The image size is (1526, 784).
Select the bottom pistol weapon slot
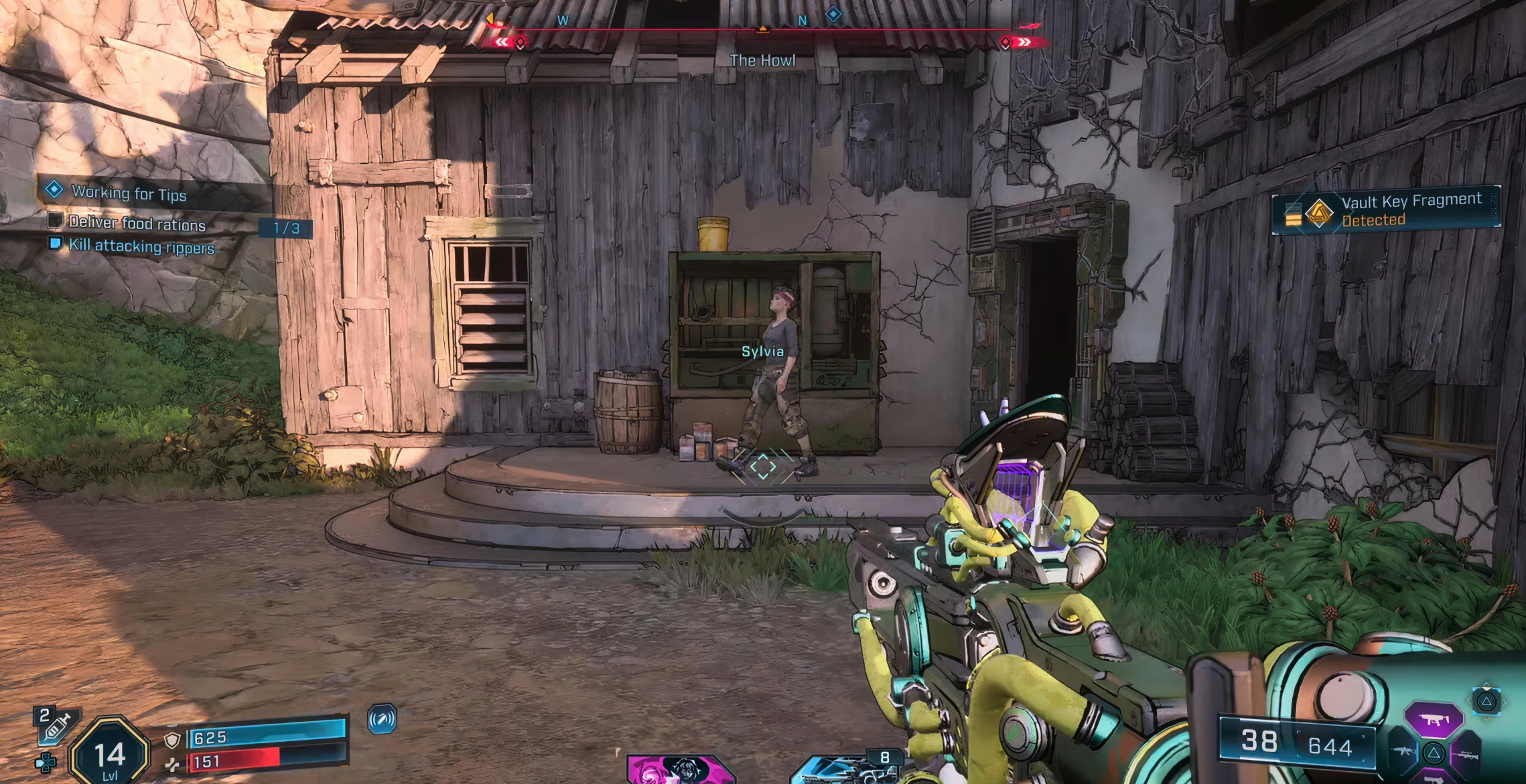click(x=1435, y=778)
